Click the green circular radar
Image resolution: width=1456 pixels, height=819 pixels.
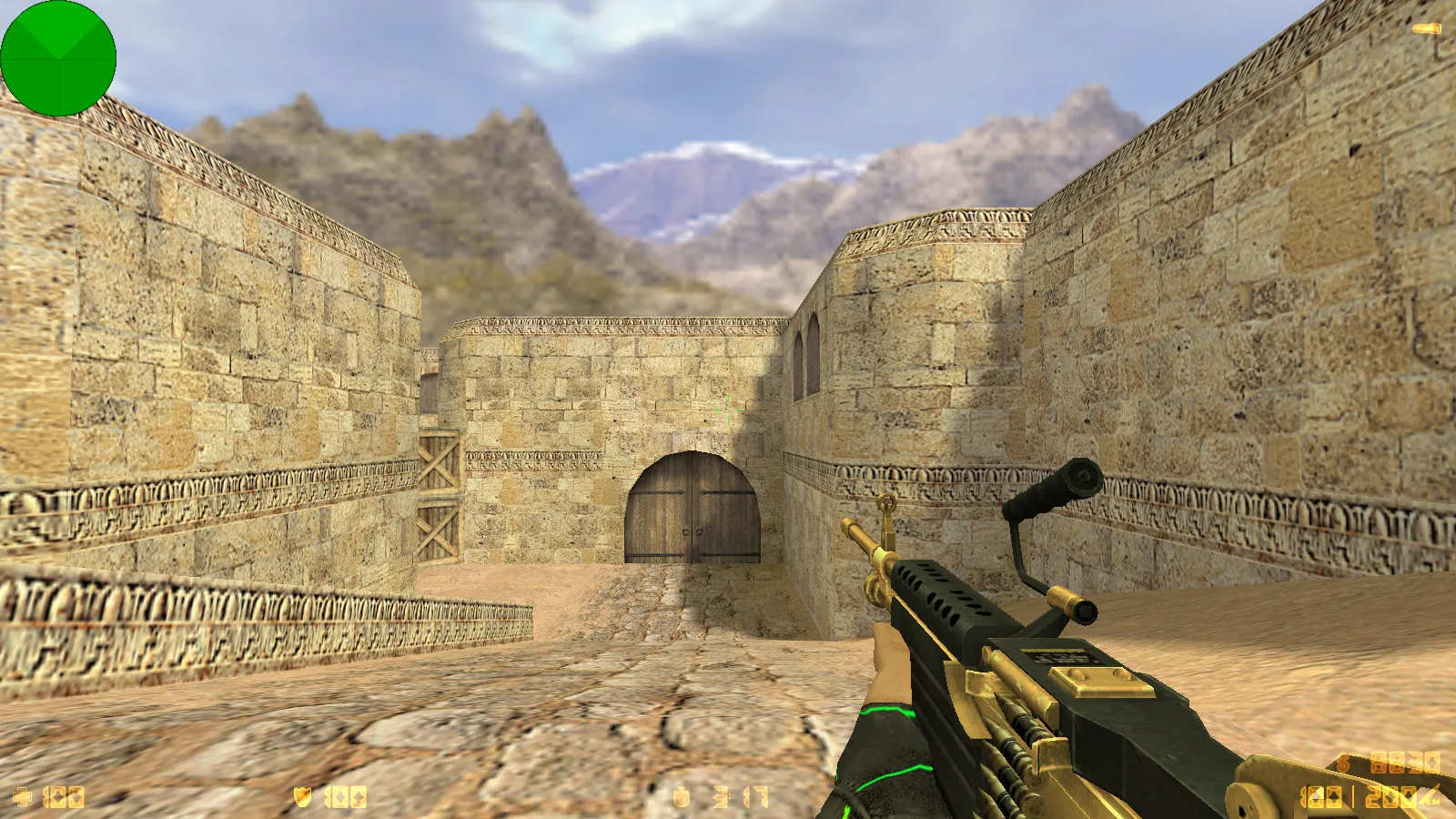point(58,58)
